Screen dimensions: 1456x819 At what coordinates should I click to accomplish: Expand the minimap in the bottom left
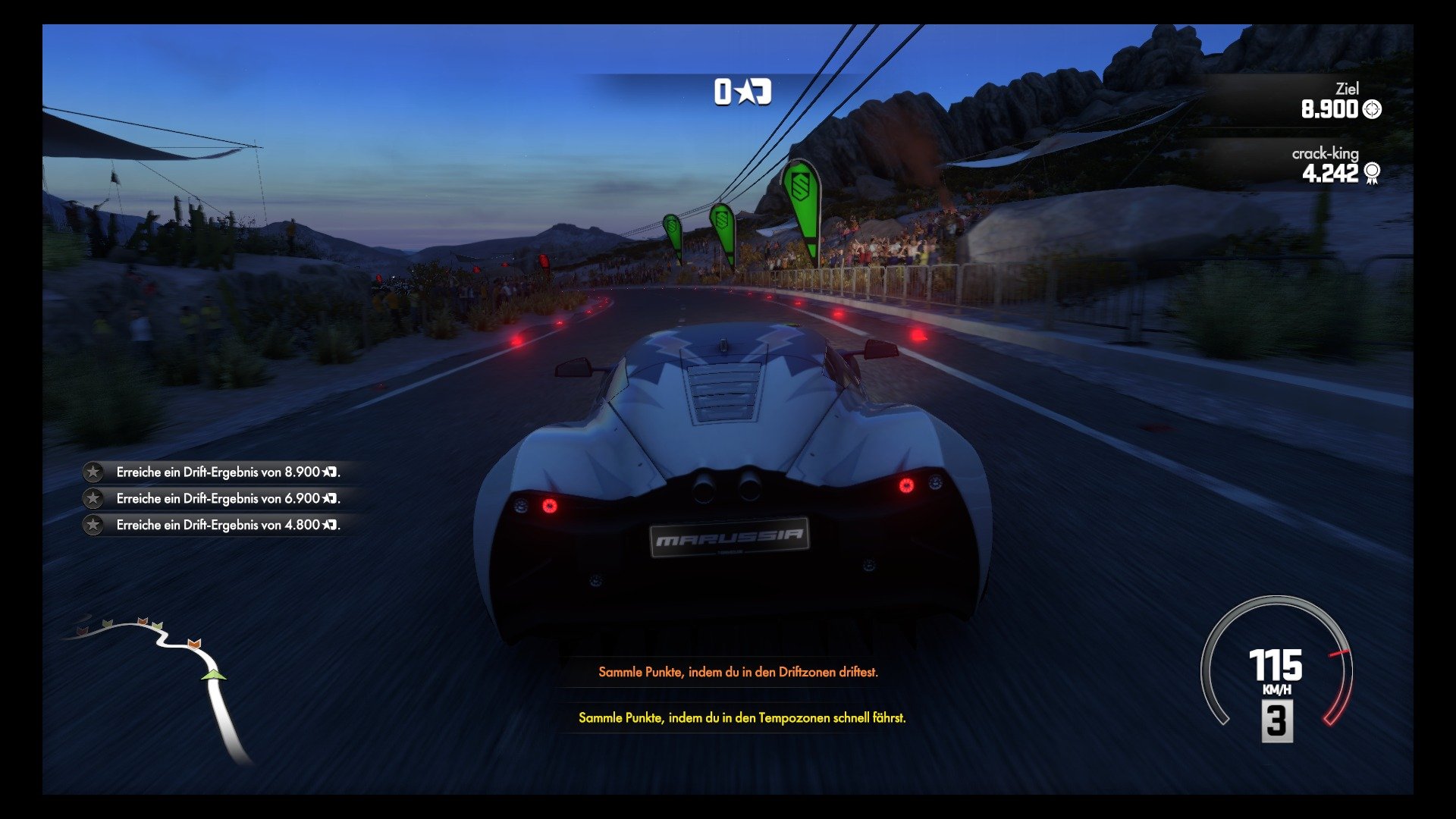[x=159, y=675]
